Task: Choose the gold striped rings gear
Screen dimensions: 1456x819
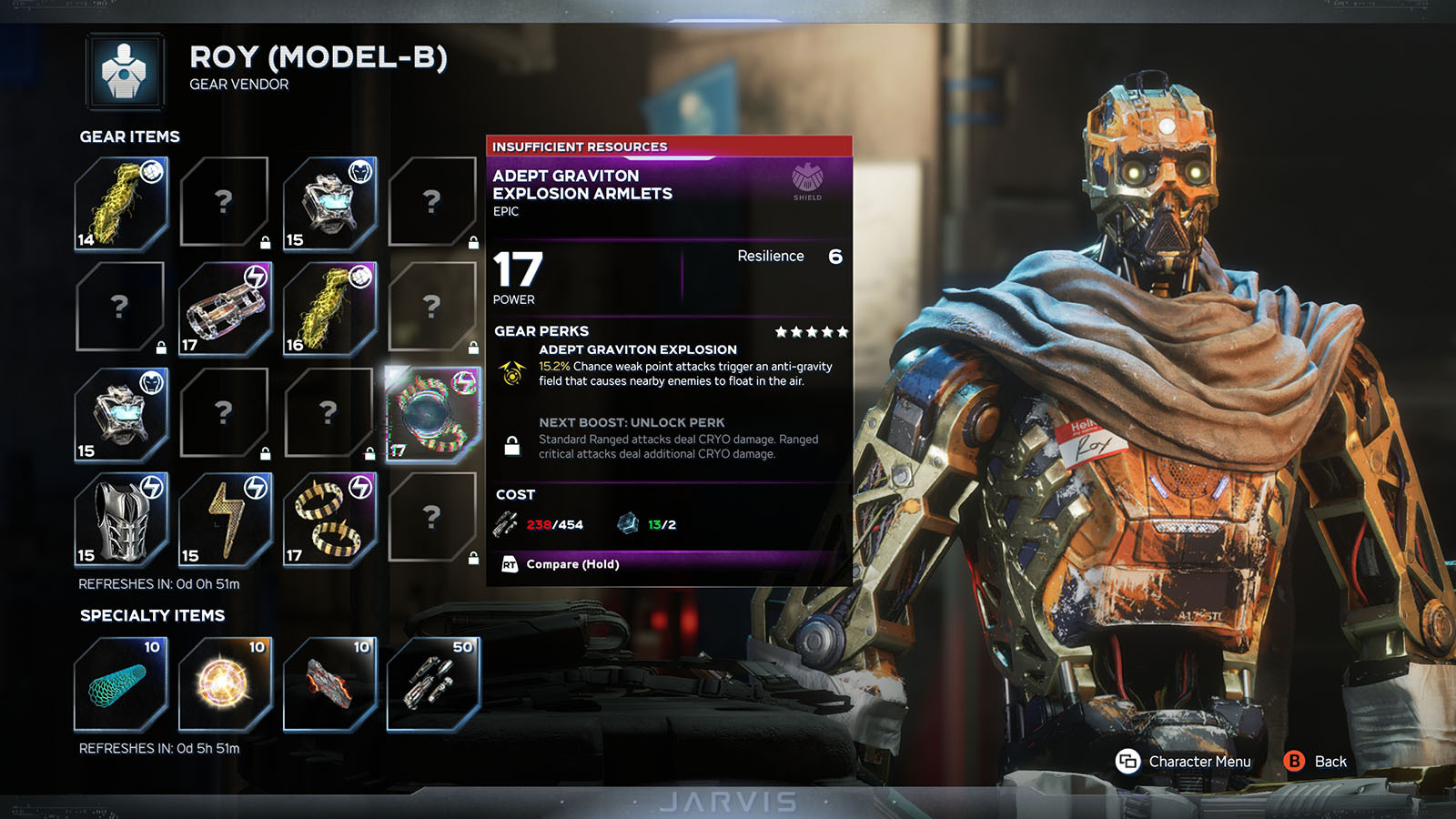Action: [329, 519]
